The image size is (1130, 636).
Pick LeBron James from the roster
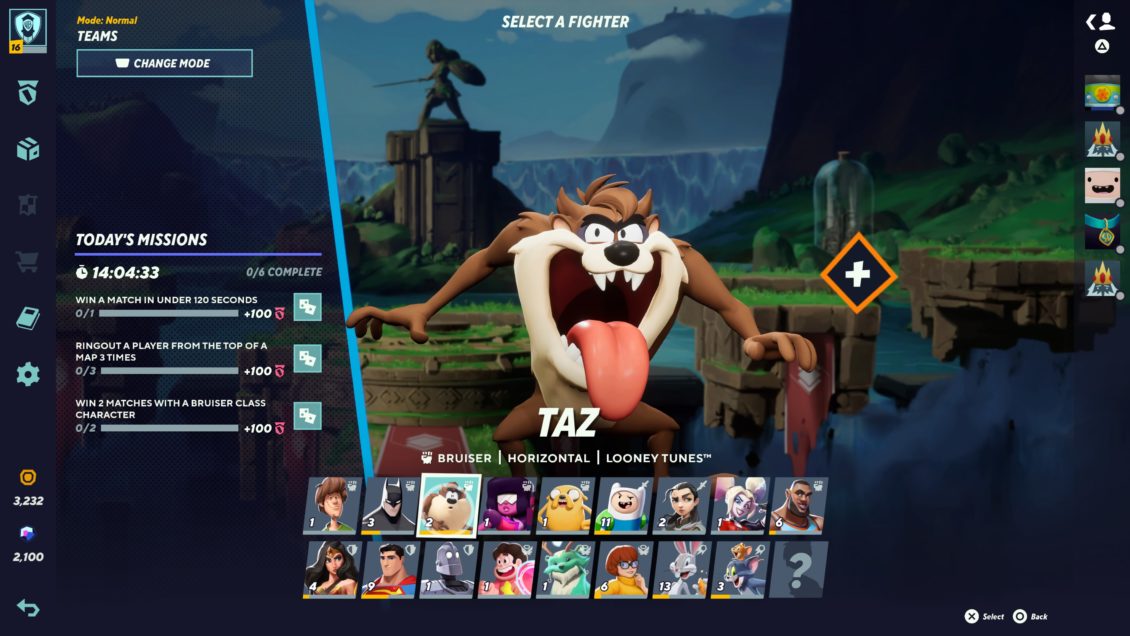[x=799, y=506]
